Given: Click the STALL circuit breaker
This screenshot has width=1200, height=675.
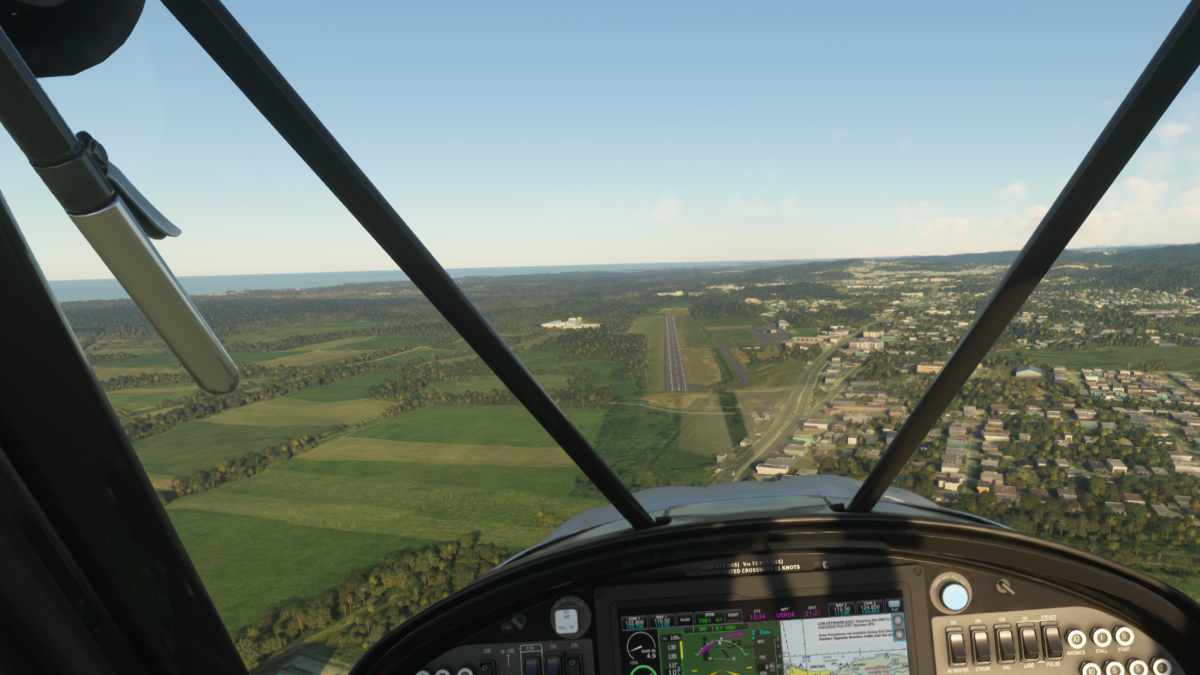Looking at the screenshot, I should tap(1101, 637).
